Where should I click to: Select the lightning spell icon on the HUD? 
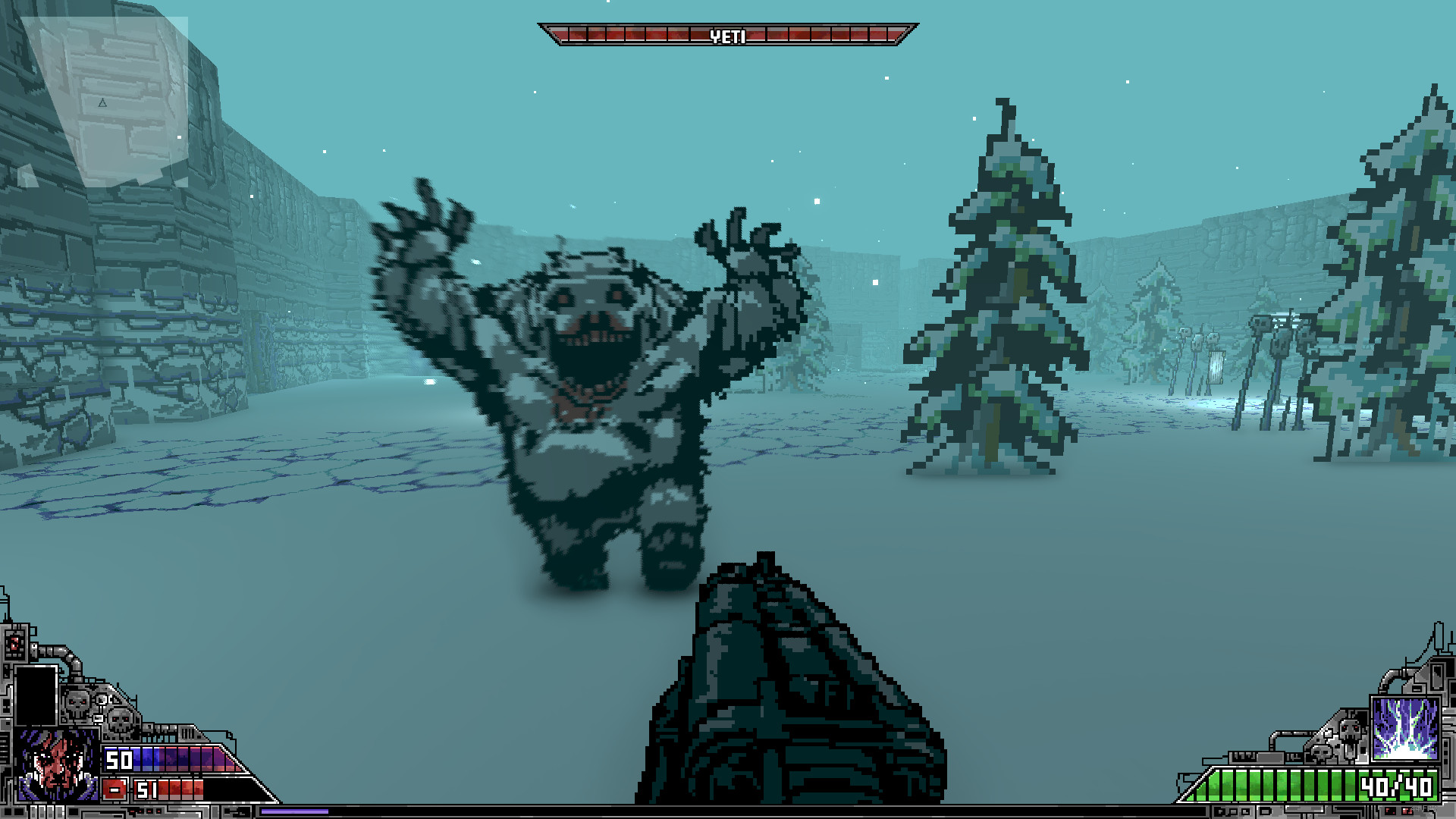1407,730
